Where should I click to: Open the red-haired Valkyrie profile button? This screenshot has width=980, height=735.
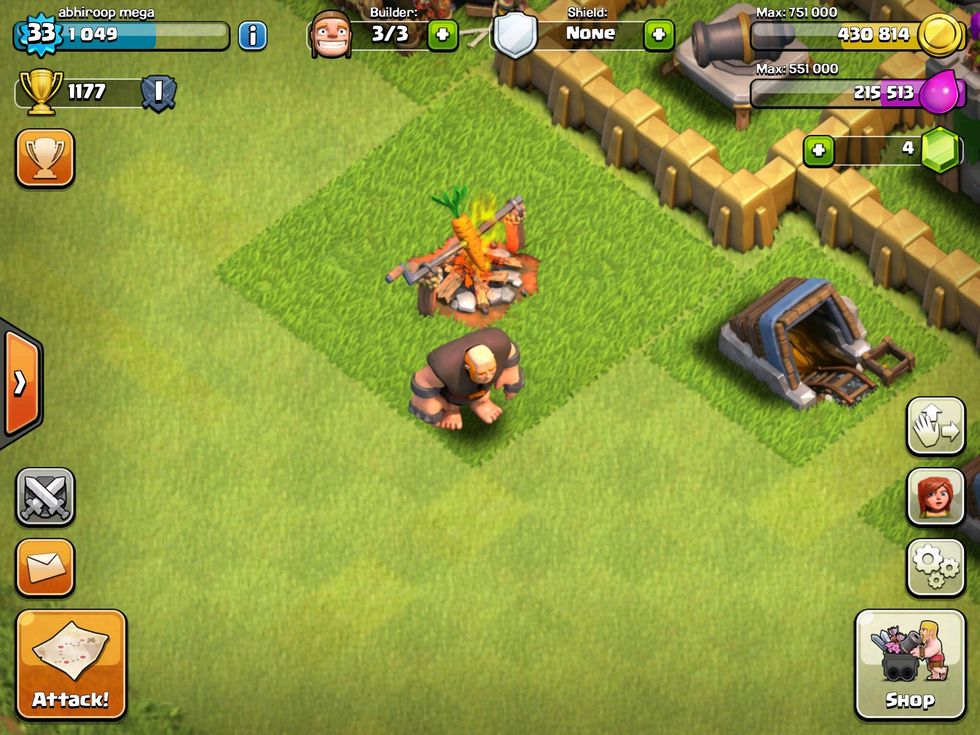(x=935, y=497)
